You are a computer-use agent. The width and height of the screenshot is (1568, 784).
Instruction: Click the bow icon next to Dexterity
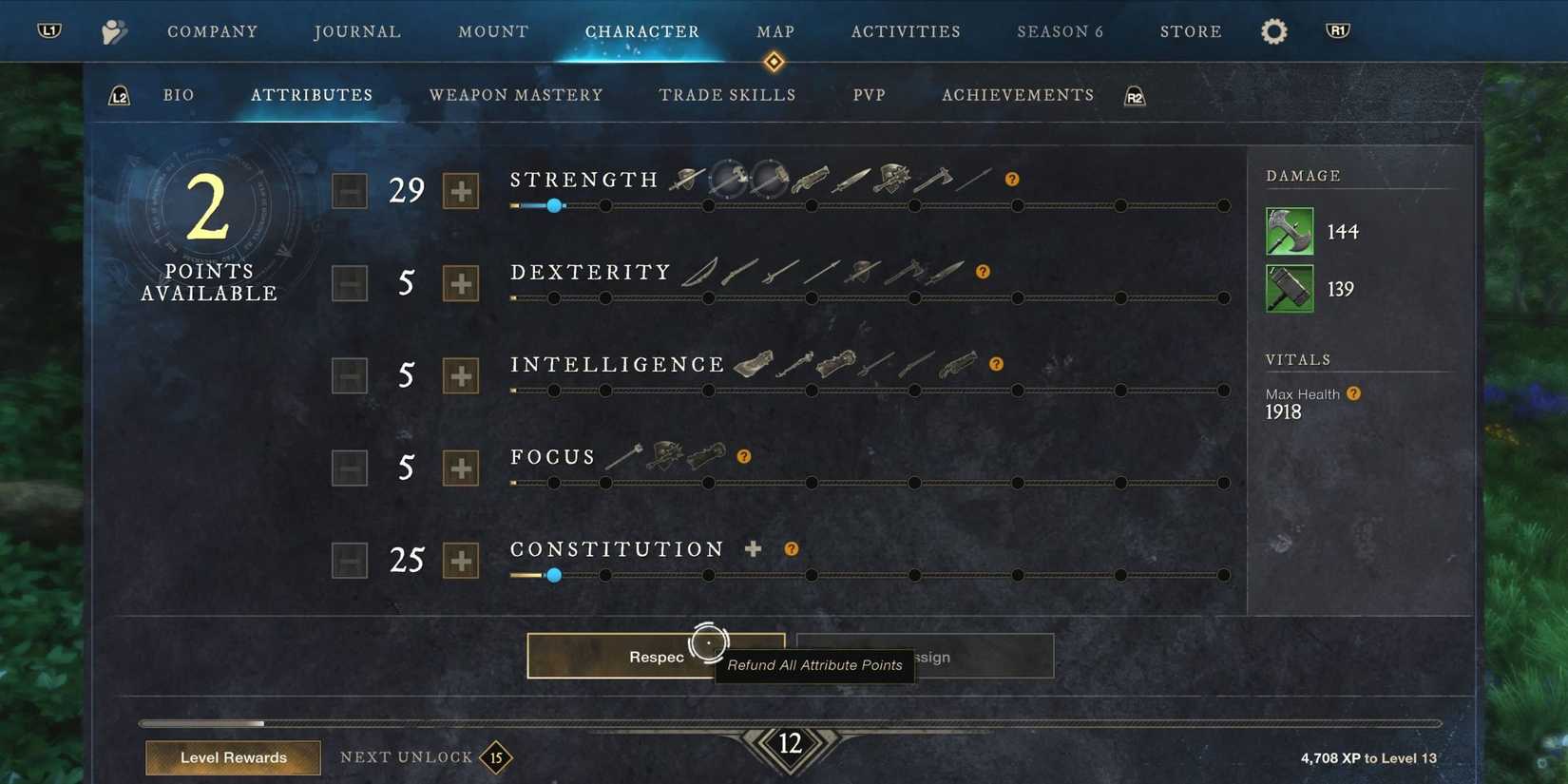(x=698, y=273)
